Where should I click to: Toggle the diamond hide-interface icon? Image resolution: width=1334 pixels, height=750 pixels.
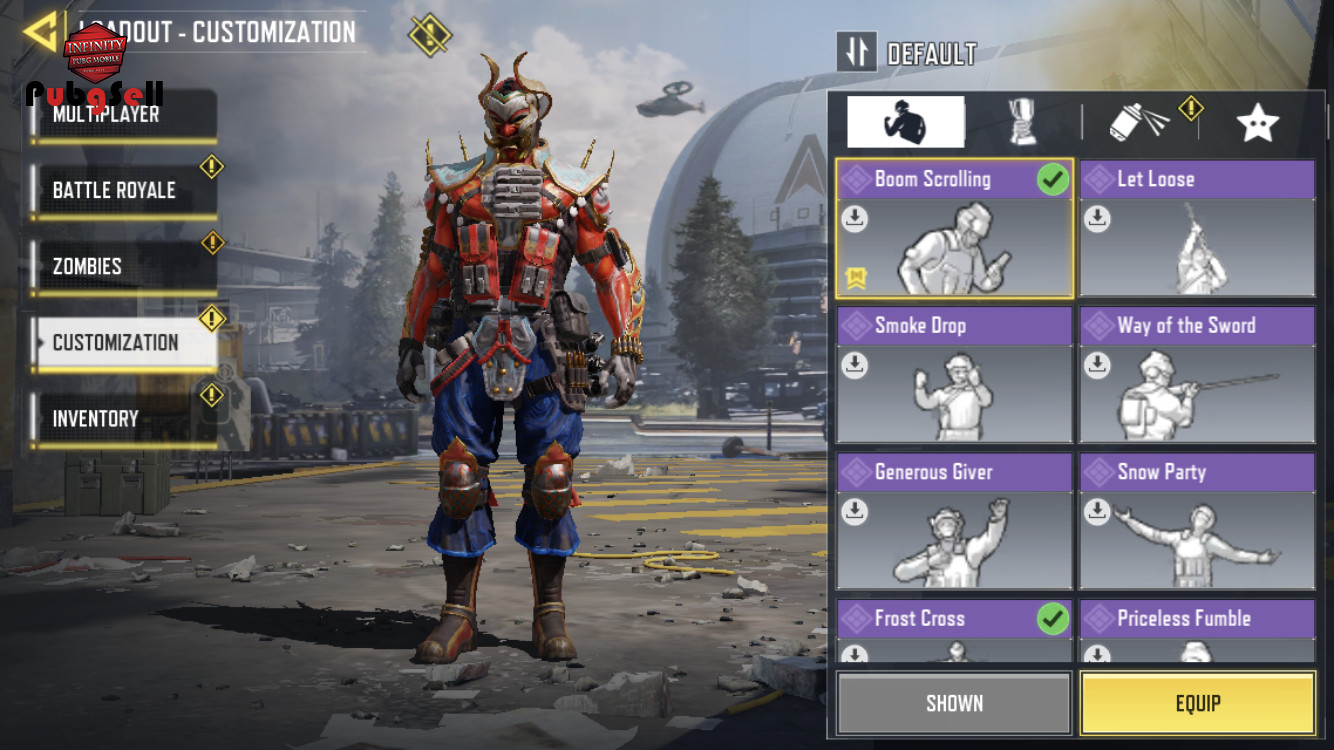[430, 35]
